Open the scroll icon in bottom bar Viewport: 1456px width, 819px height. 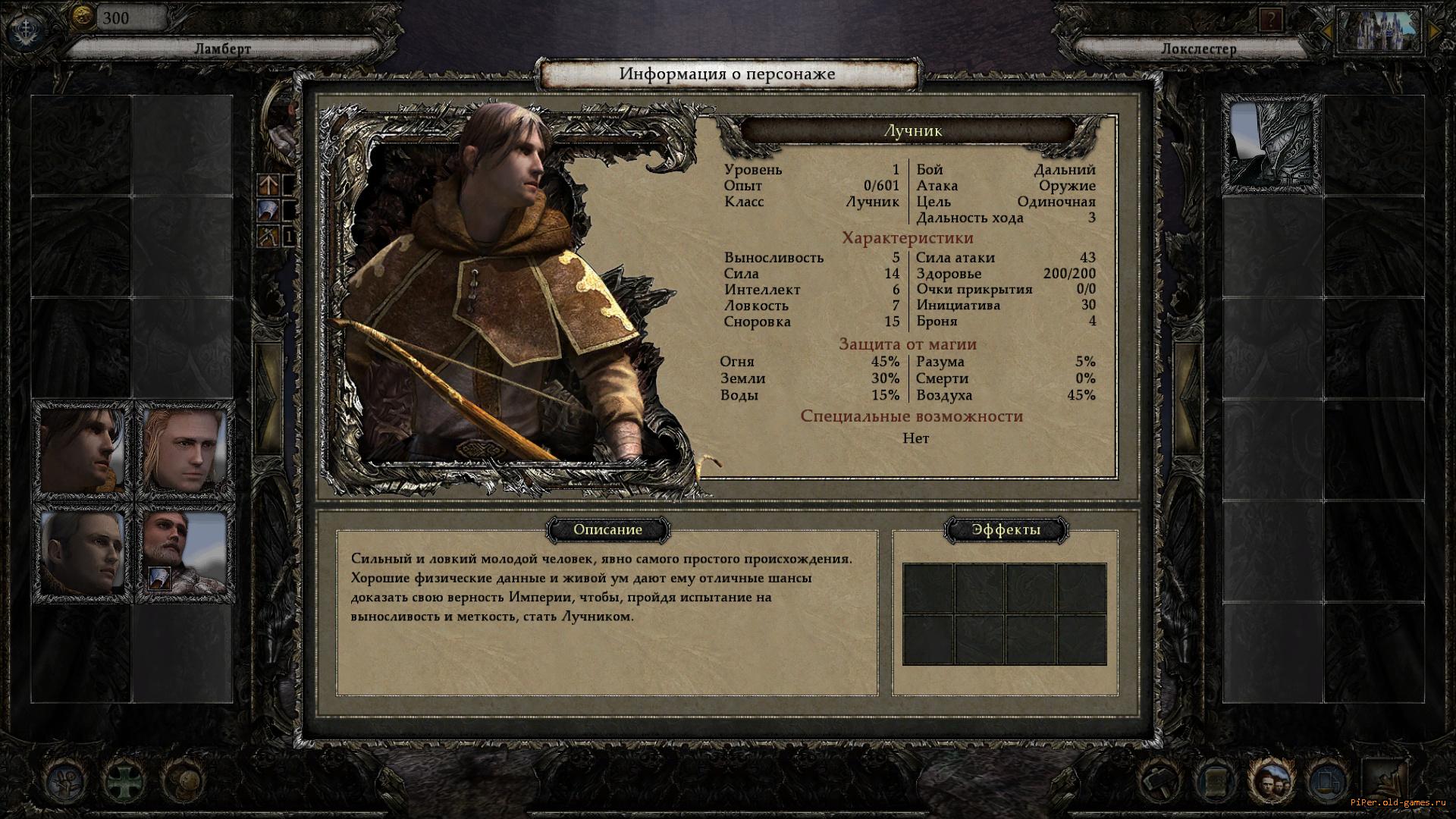(1215, 781)
